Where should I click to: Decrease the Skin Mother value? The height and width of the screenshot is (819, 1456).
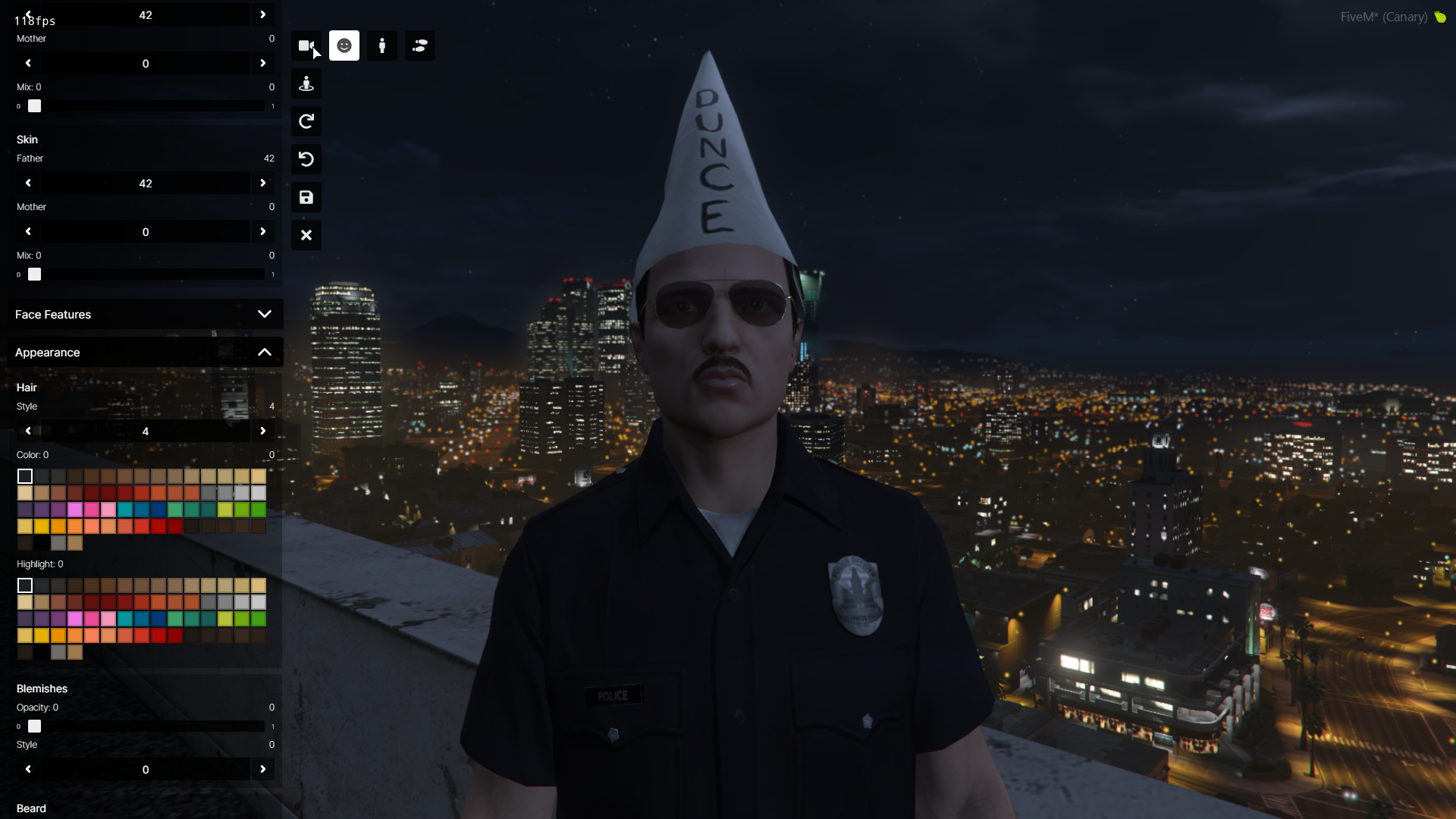tap(28, 231)
